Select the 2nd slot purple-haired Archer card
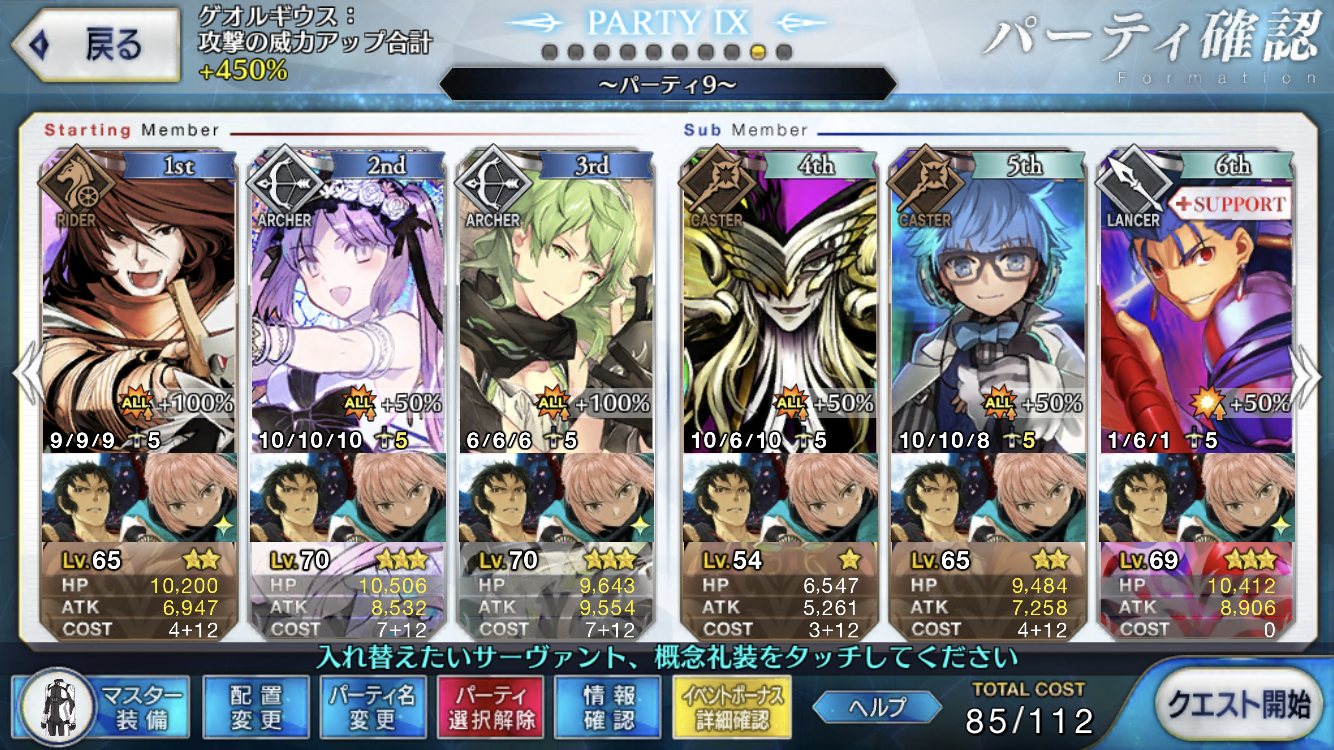Image resolution: width=1334 pixels, height=750 pixels. (347, 300)
